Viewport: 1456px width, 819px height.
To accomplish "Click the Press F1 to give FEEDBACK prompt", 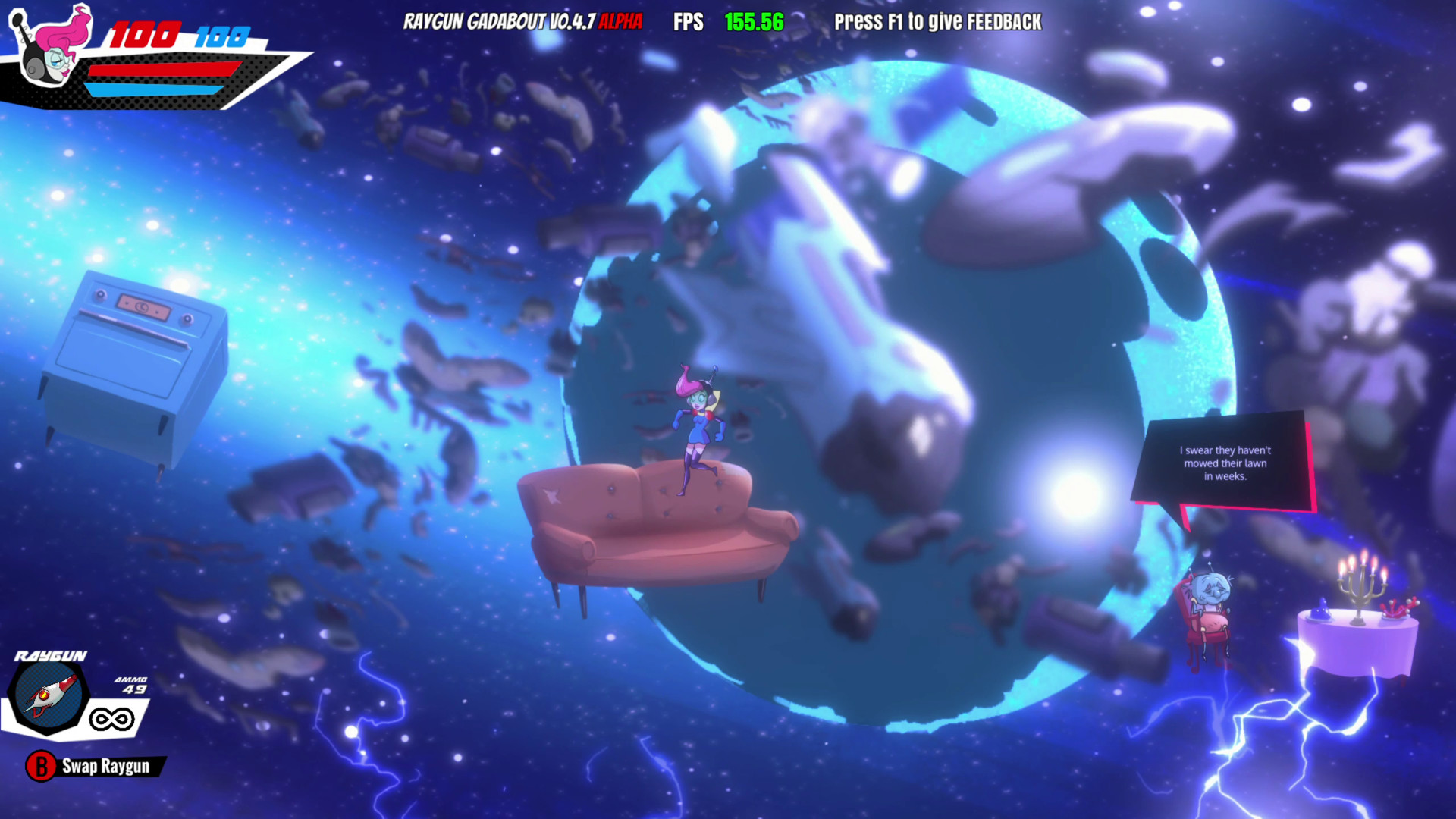I will [937, 23].
